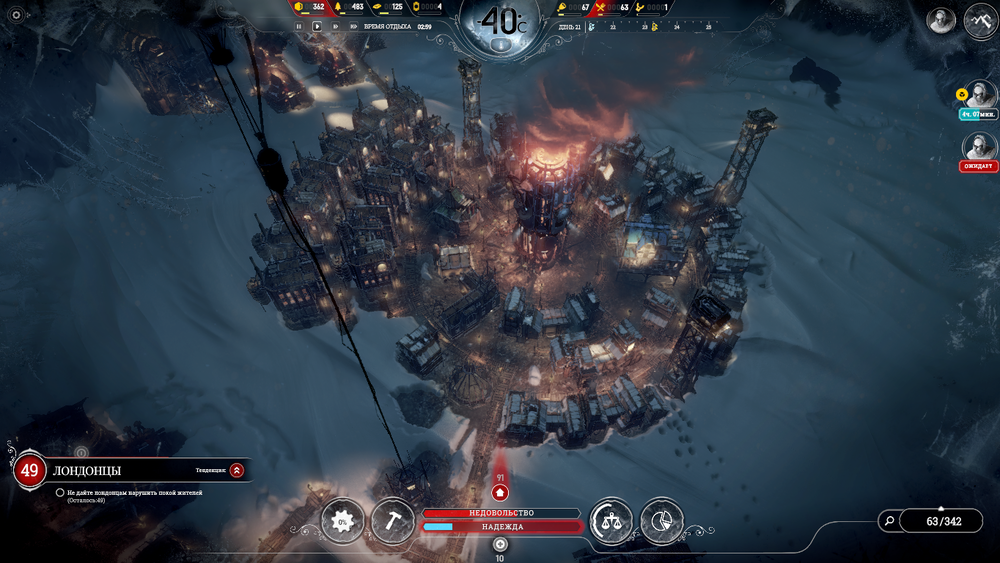
Task: Open the frostland map with the mountains icon
Action: [x=980, y=21]
